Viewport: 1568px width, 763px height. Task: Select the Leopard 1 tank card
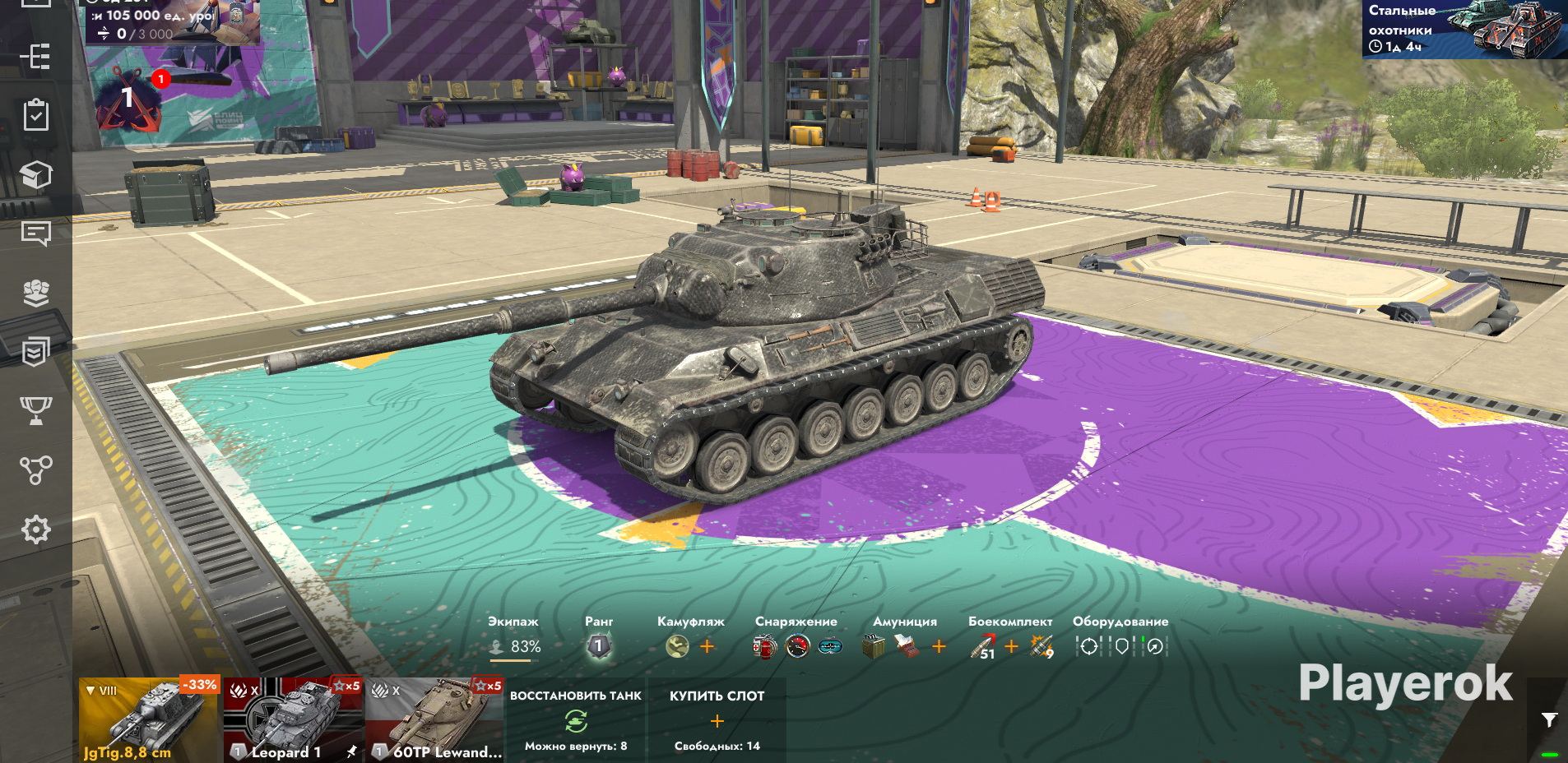point(293,720)
